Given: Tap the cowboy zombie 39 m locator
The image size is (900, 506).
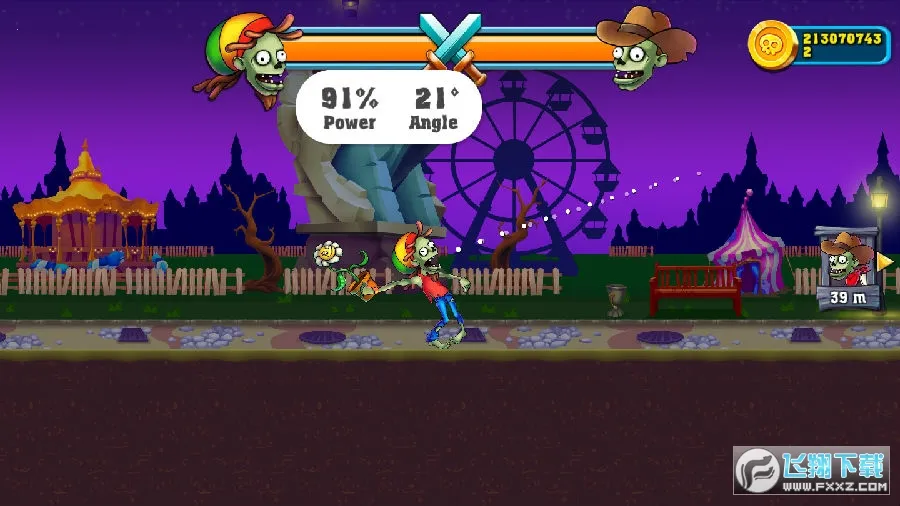Looking at the screenshot, I should click(x=849, y=267).
